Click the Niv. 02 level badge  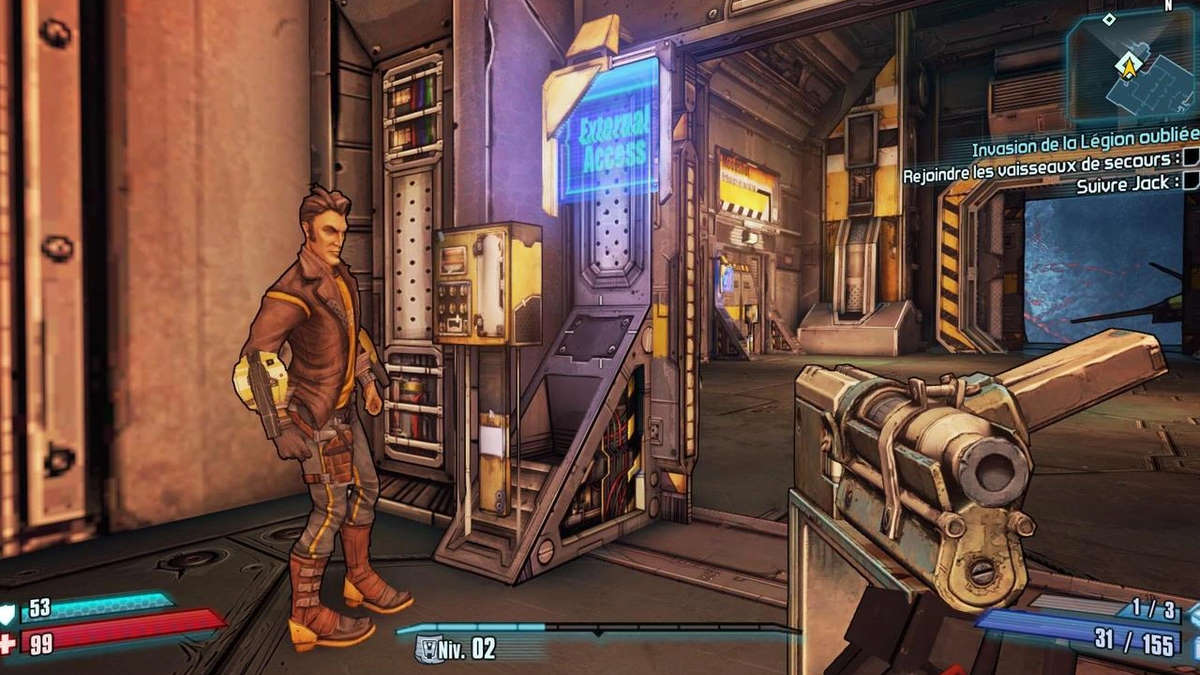456,648
